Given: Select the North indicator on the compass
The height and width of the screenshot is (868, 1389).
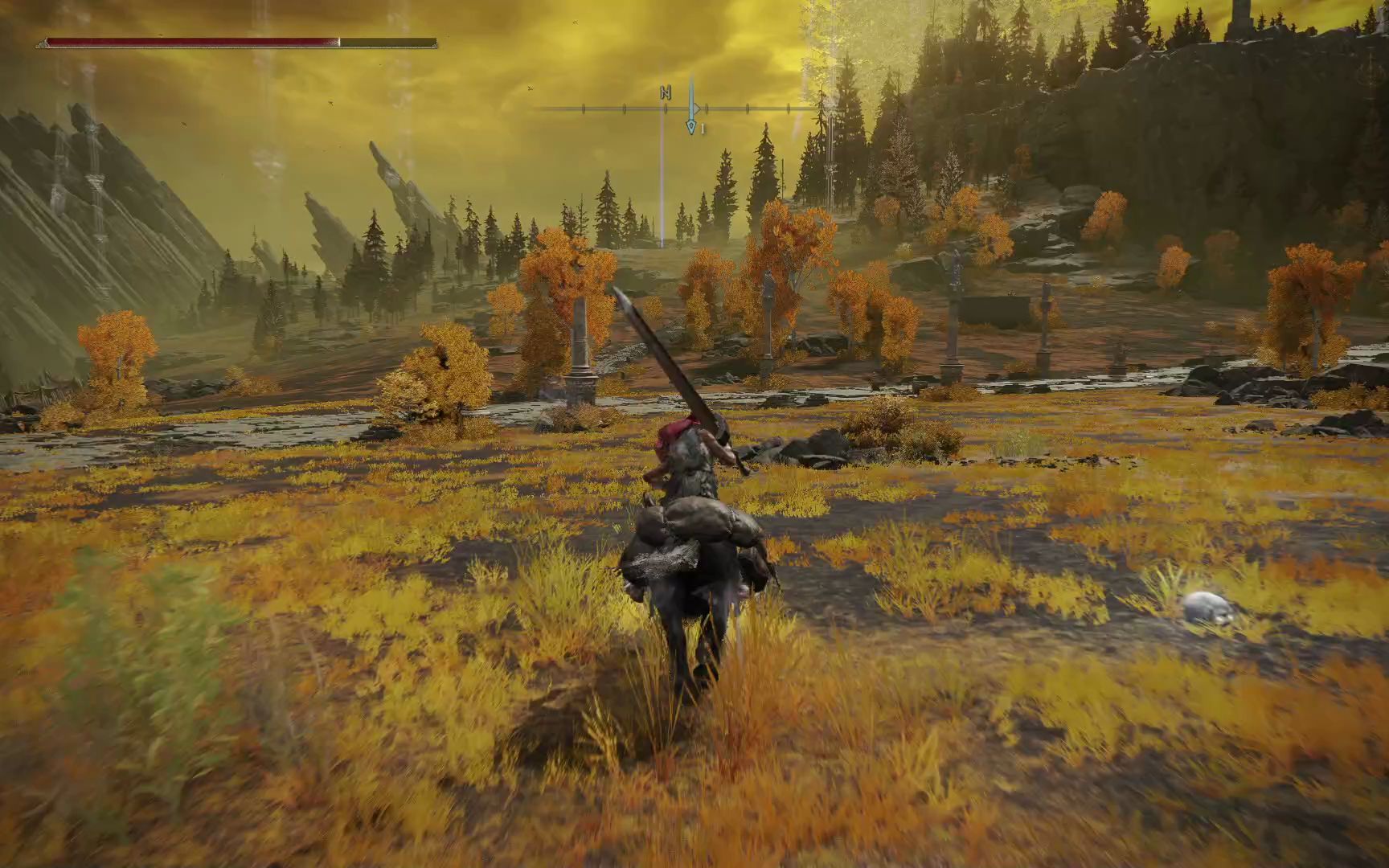Looking at the screenshot, I should point(665,92).
